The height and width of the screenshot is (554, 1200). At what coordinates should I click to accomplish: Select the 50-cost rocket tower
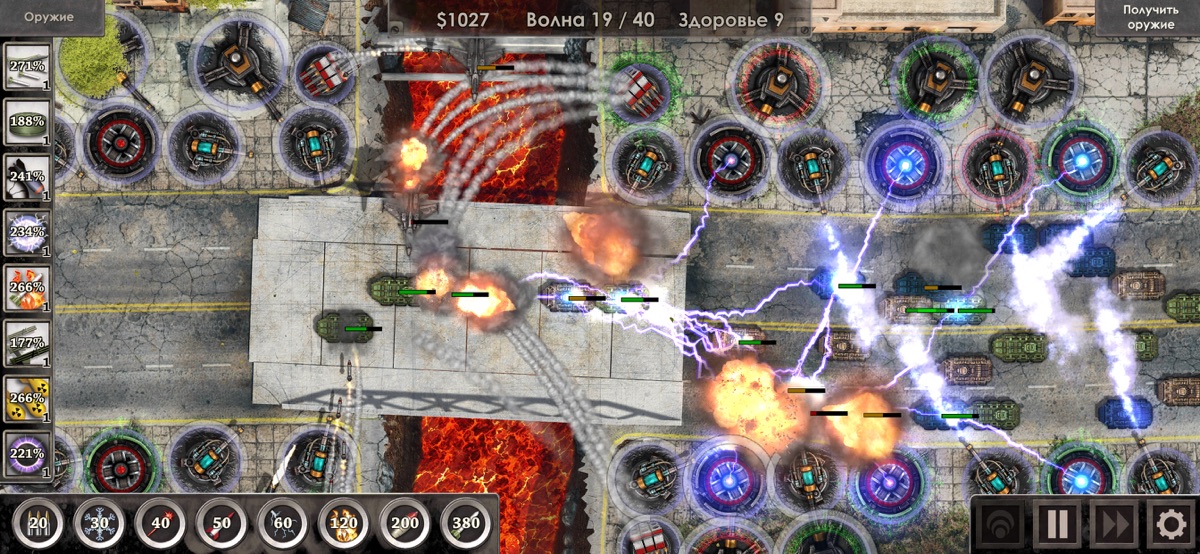point(223,523)
